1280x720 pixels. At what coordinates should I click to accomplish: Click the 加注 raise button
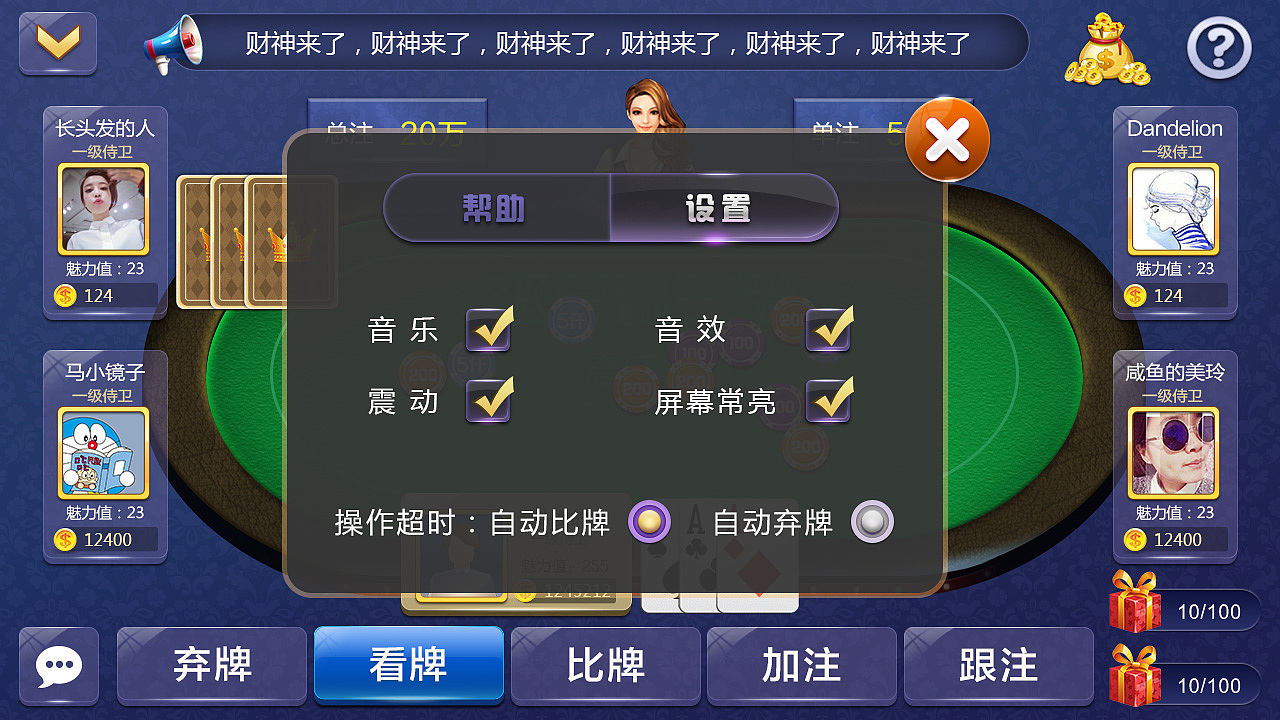(802, 665)
